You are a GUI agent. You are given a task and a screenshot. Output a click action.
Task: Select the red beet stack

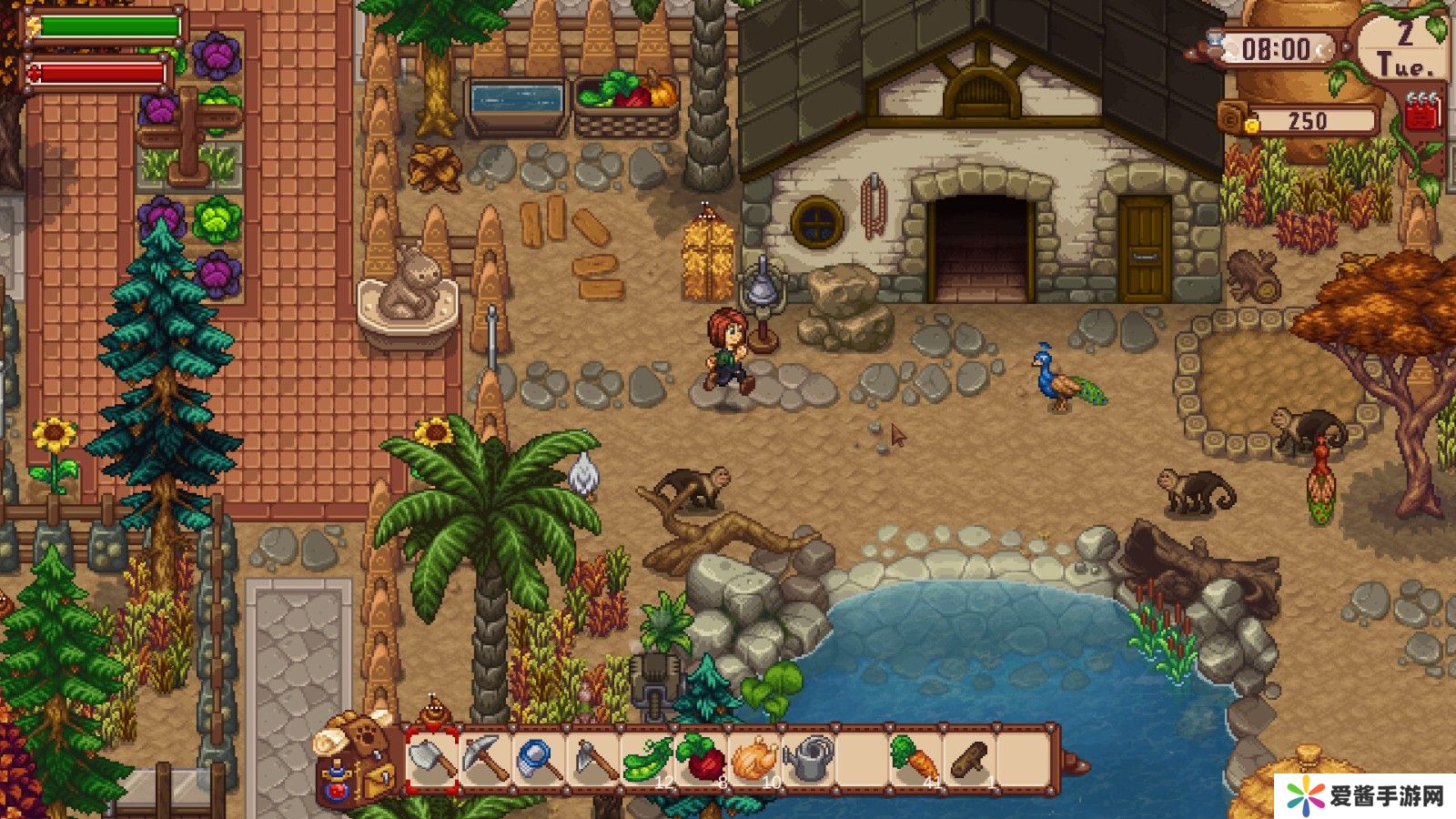(701, 759)
